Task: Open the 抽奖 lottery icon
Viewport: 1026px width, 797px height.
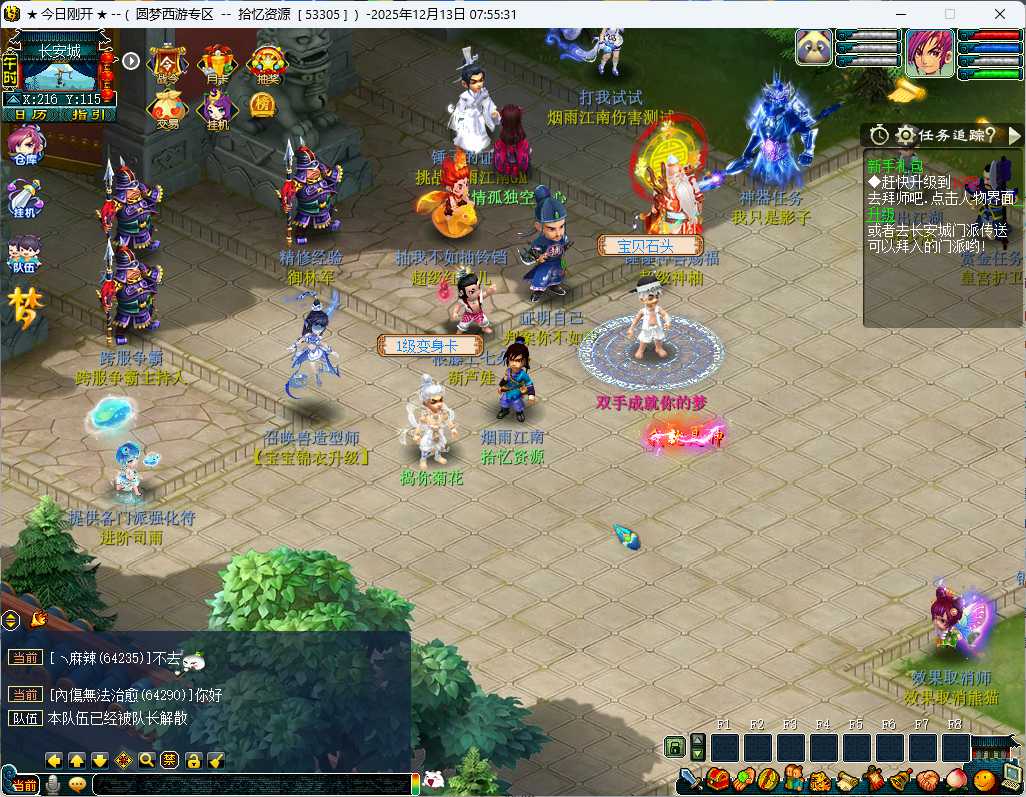Action: tap(266, 63)
